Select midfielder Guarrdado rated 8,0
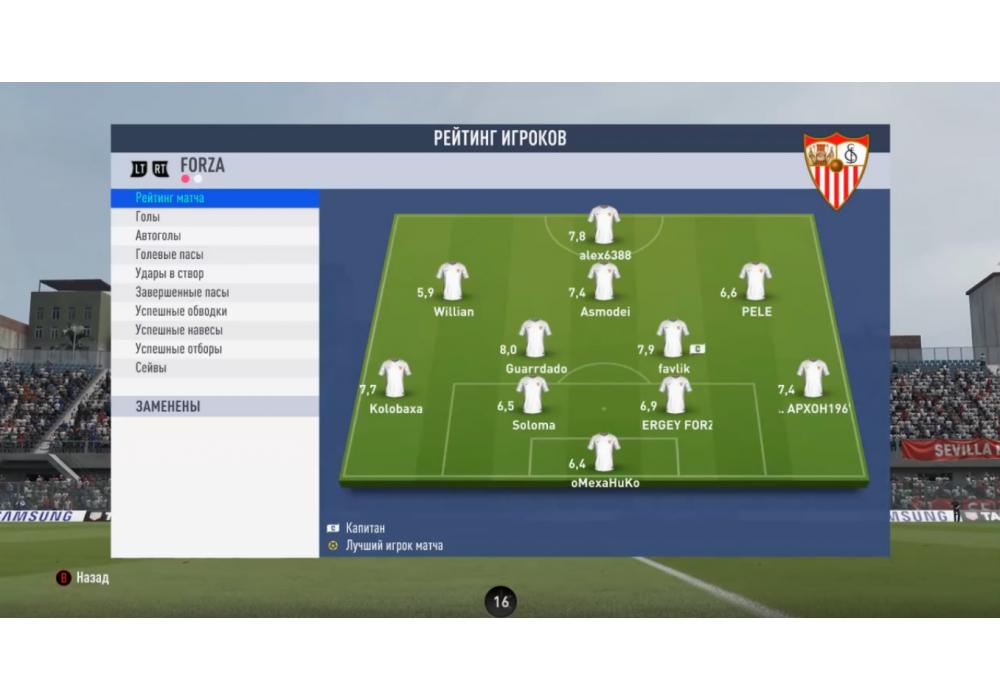 tap(535, 340)
